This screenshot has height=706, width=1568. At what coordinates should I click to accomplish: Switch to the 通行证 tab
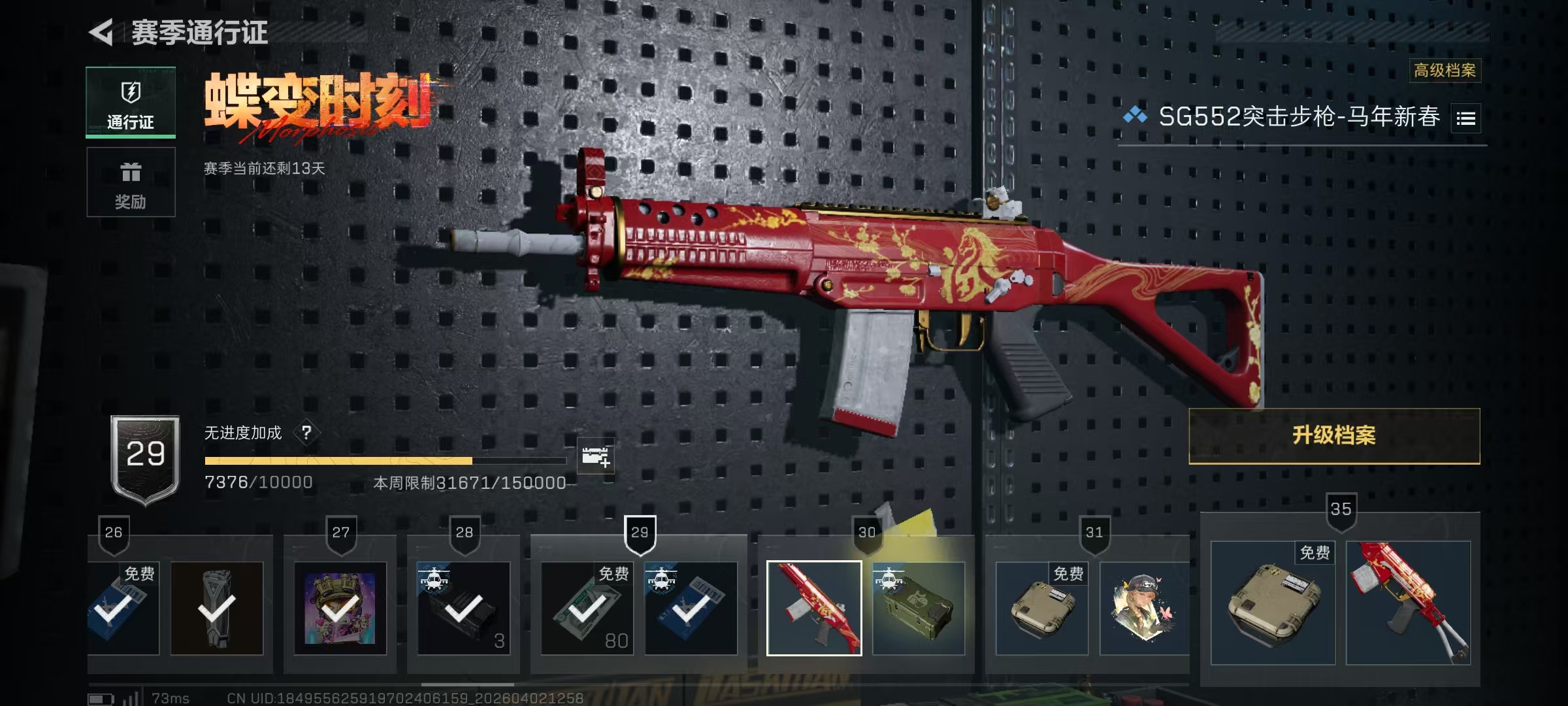tap(131, 103)
